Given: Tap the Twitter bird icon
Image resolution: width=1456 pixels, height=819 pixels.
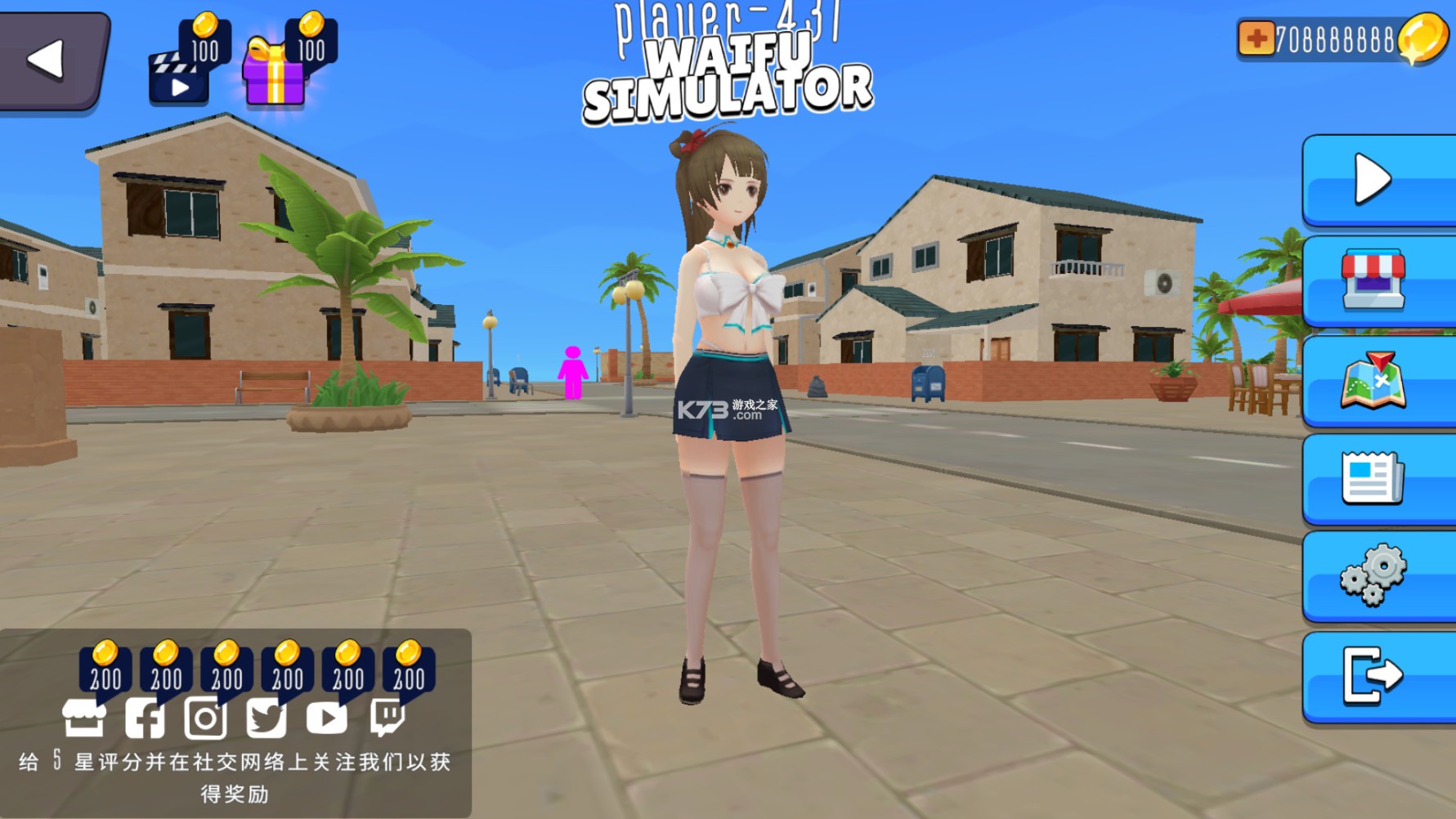Looking at the screenshot, I should (x=267, y=718).
